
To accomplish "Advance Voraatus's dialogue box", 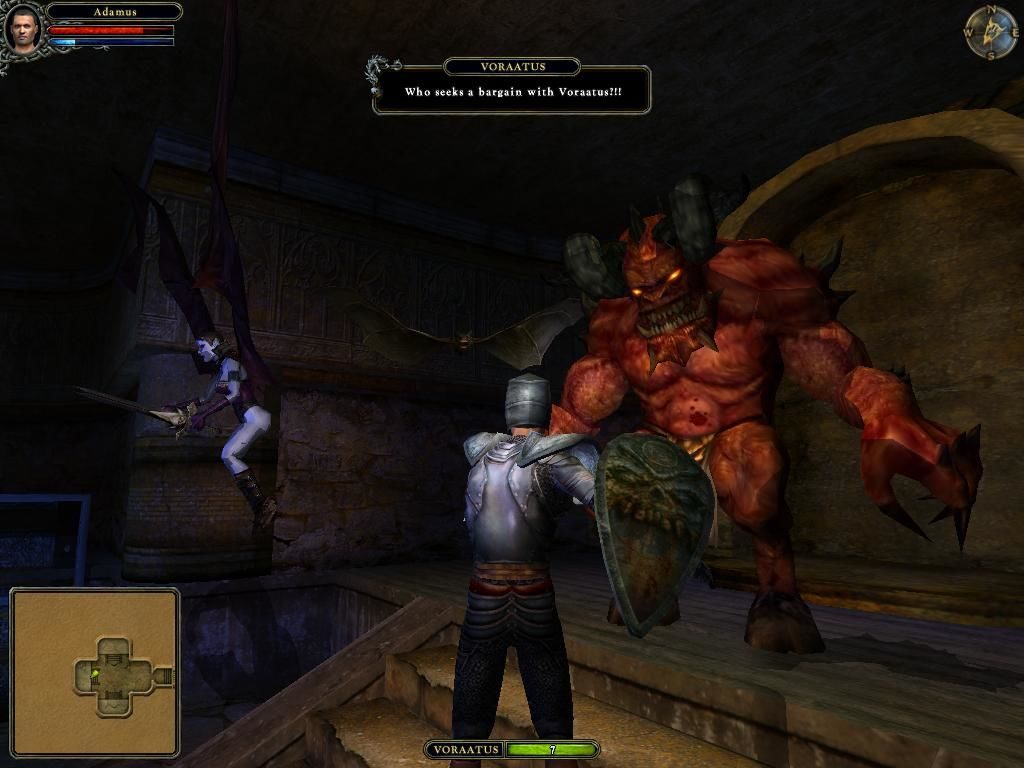I will 512,91.
